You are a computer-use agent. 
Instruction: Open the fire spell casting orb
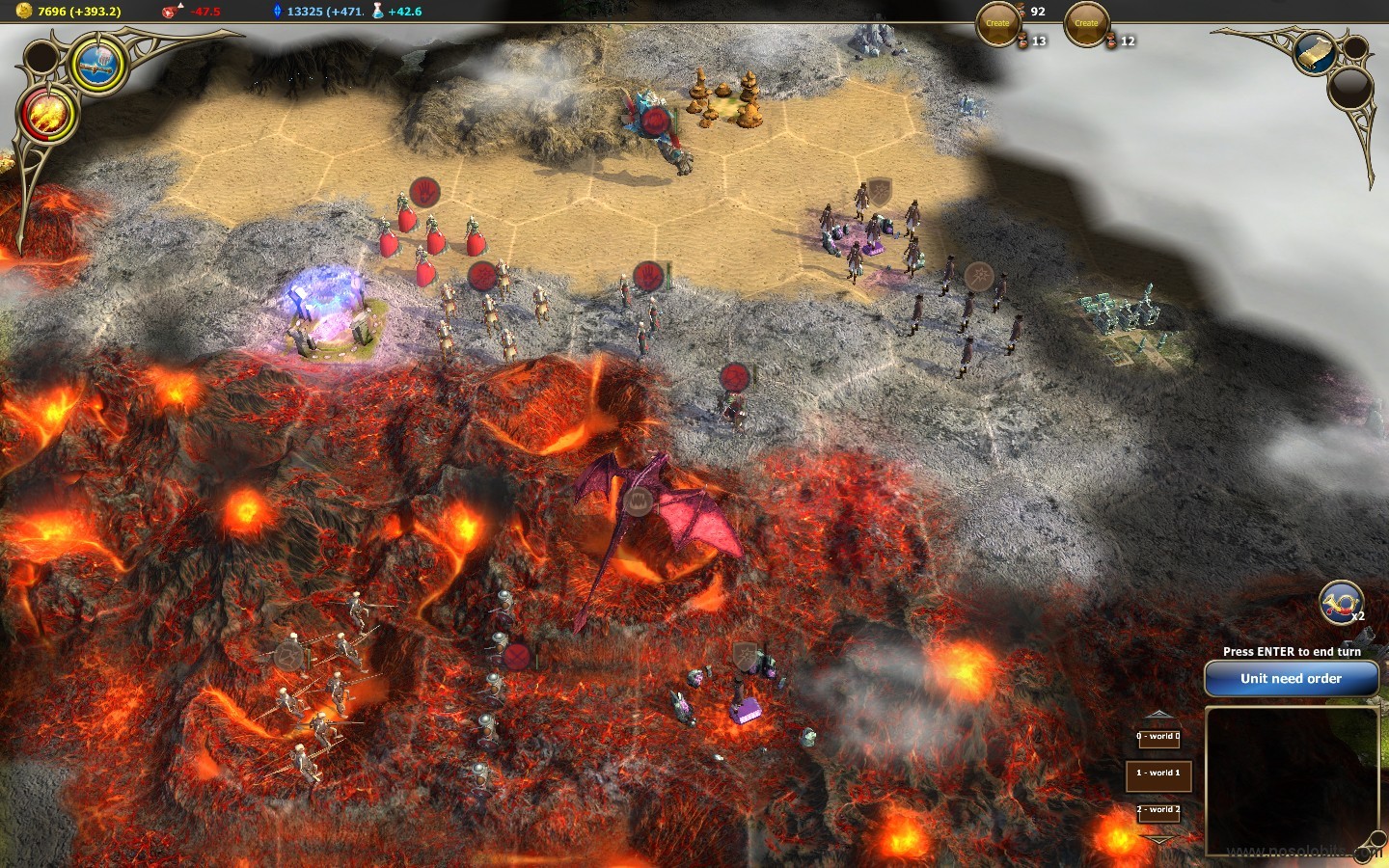pyautogui.click(x=47, y=114)
